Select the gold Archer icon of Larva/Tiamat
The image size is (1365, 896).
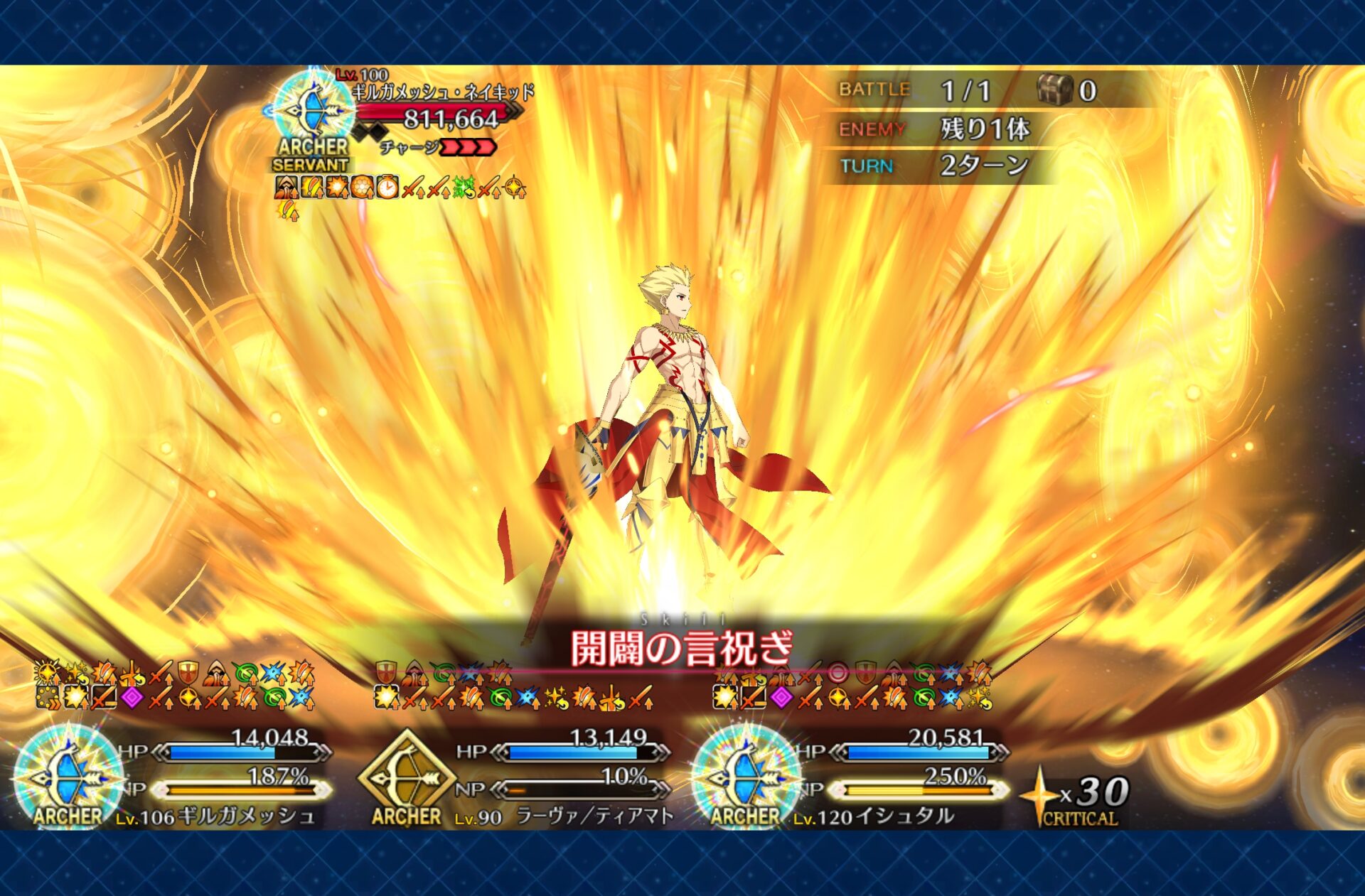pyautogui.click(x=407, y=776)
